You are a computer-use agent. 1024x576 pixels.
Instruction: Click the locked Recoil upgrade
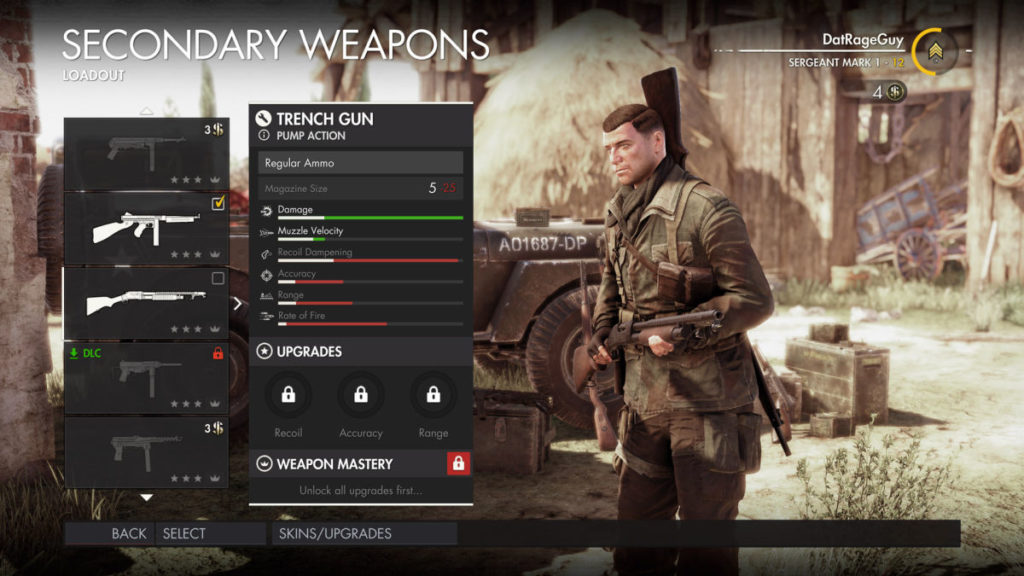[x=288, y=395]
